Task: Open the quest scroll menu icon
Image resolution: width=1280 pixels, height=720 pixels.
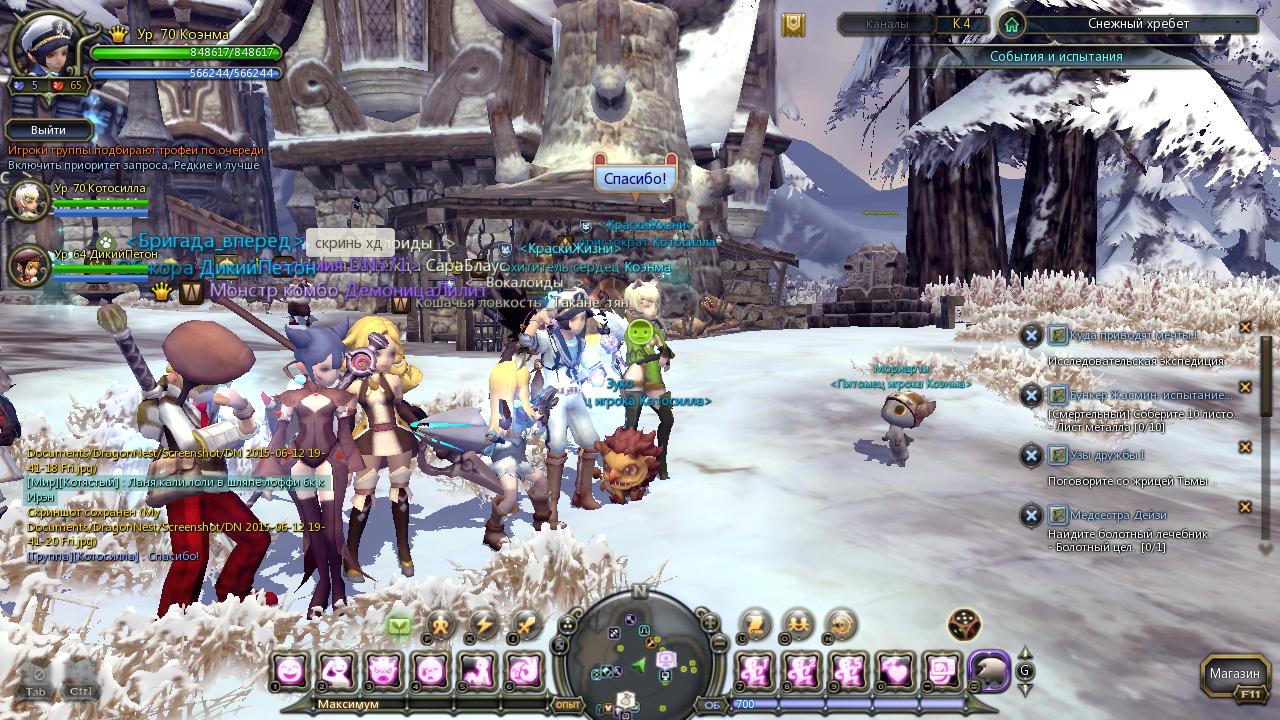Action: pyautogui.click(x=756, y=624)
